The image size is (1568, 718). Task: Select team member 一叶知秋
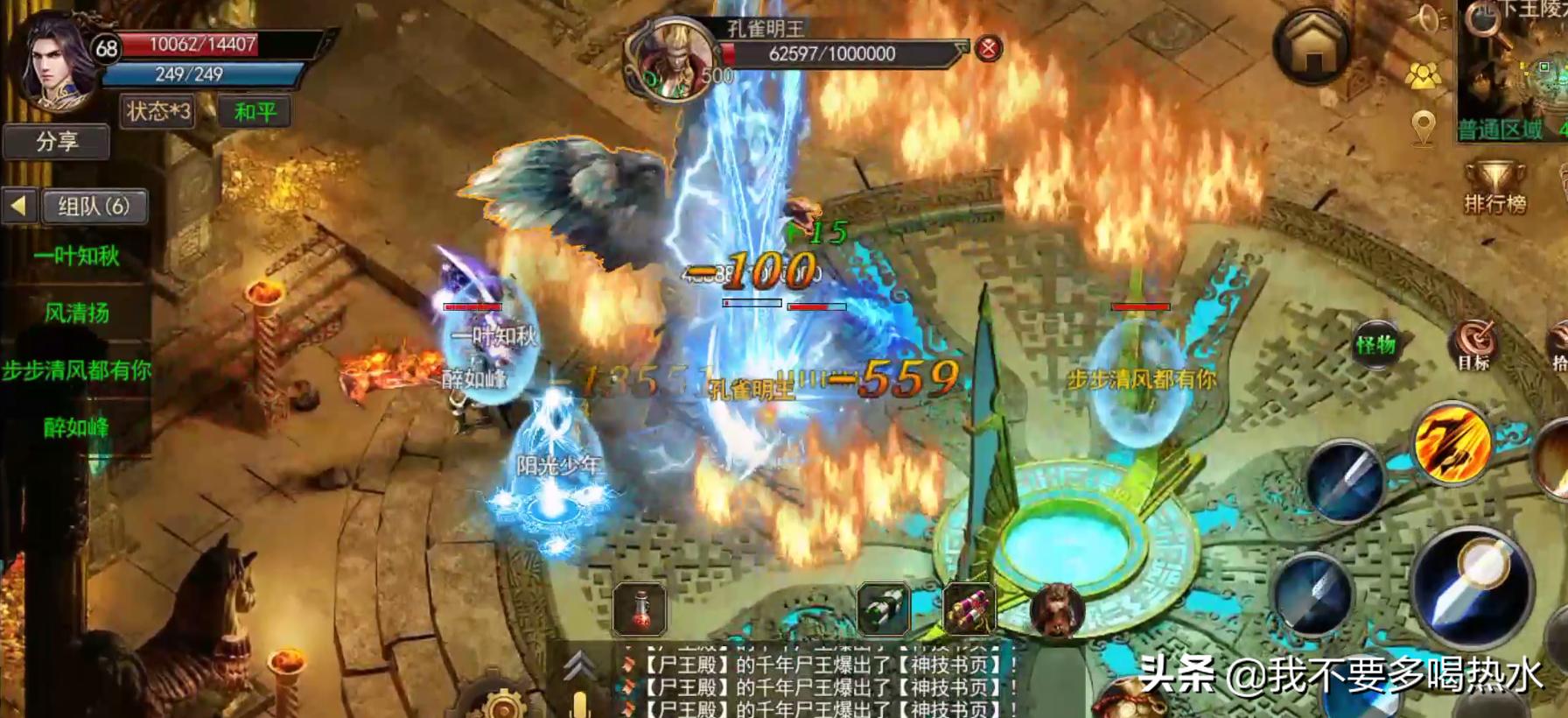[77, 256]
